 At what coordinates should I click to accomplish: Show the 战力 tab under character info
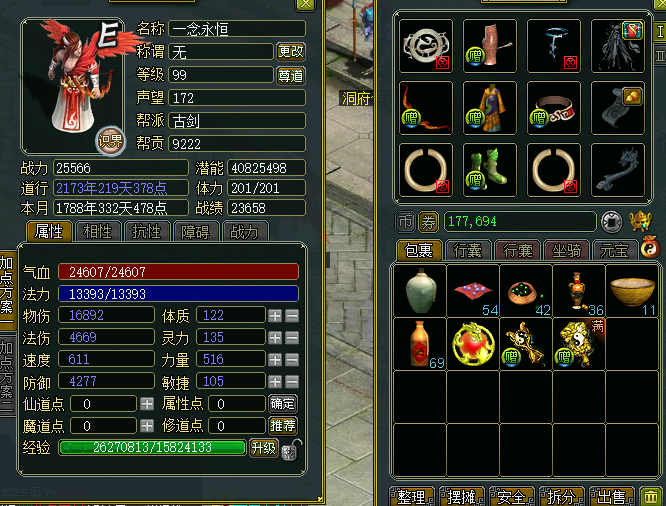(244, 232)
